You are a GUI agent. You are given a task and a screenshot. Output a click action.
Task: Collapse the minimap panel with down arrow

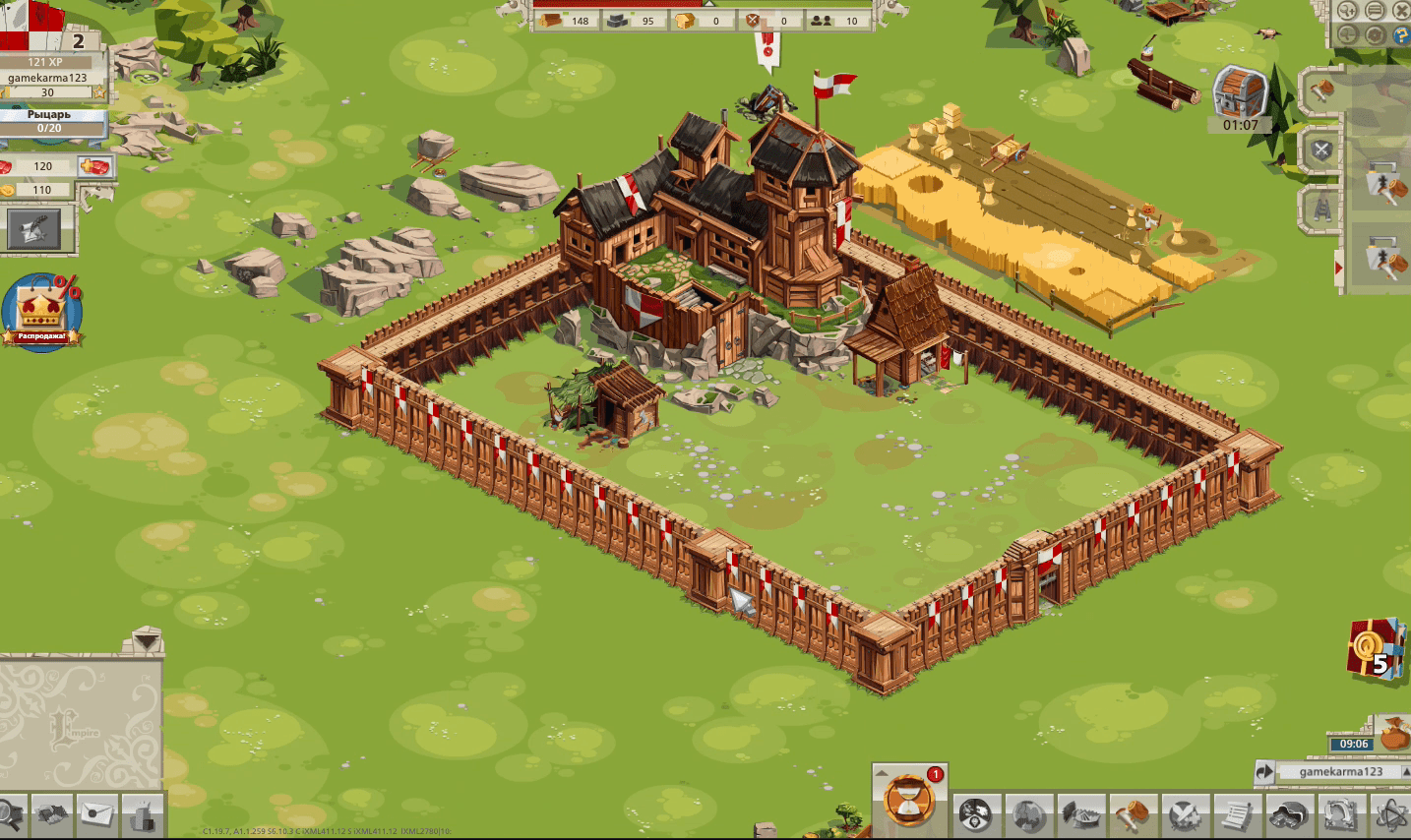point(147,641)
